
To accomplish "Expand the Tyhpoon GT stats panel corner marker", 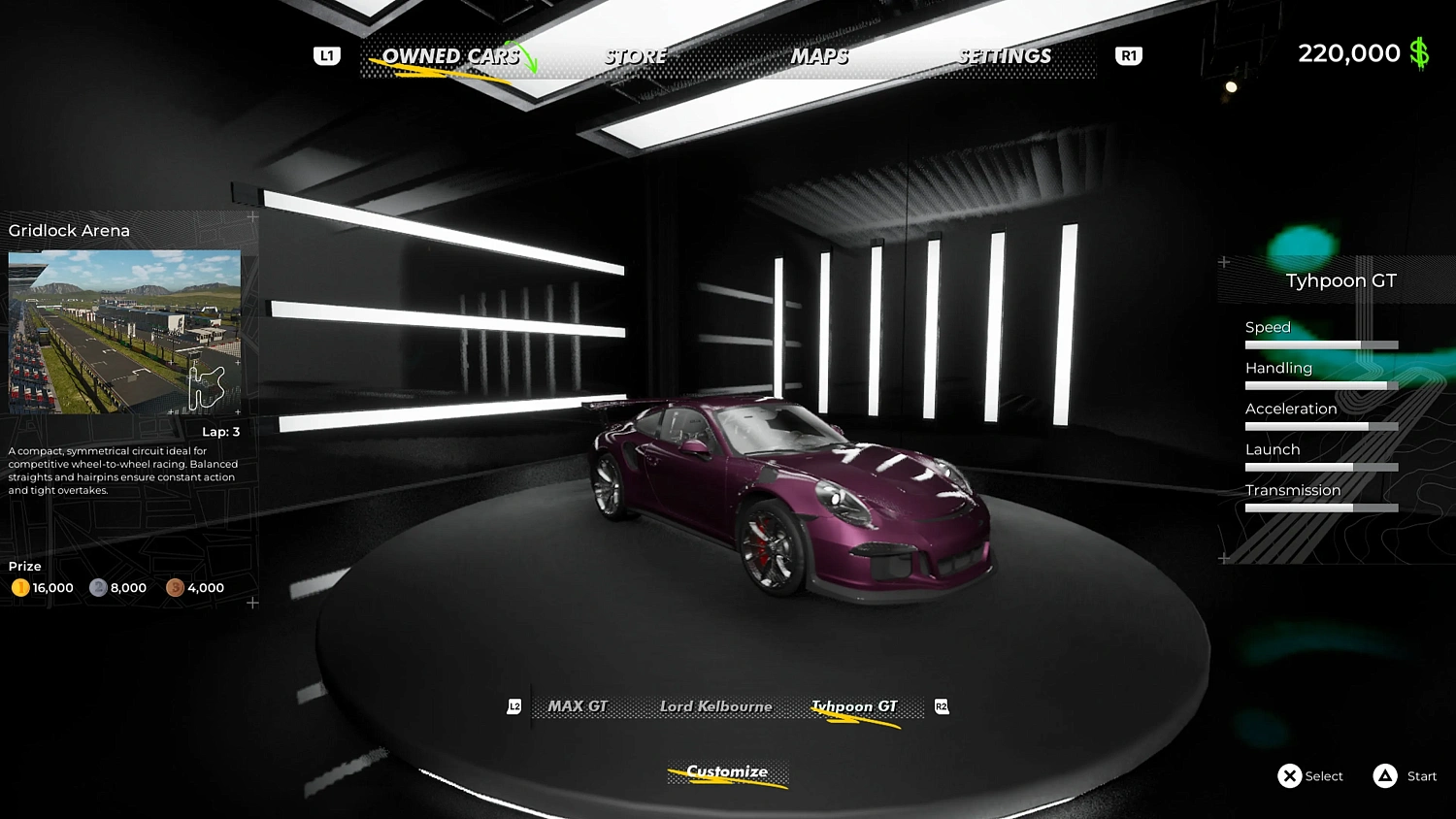I will point(1225,262).
